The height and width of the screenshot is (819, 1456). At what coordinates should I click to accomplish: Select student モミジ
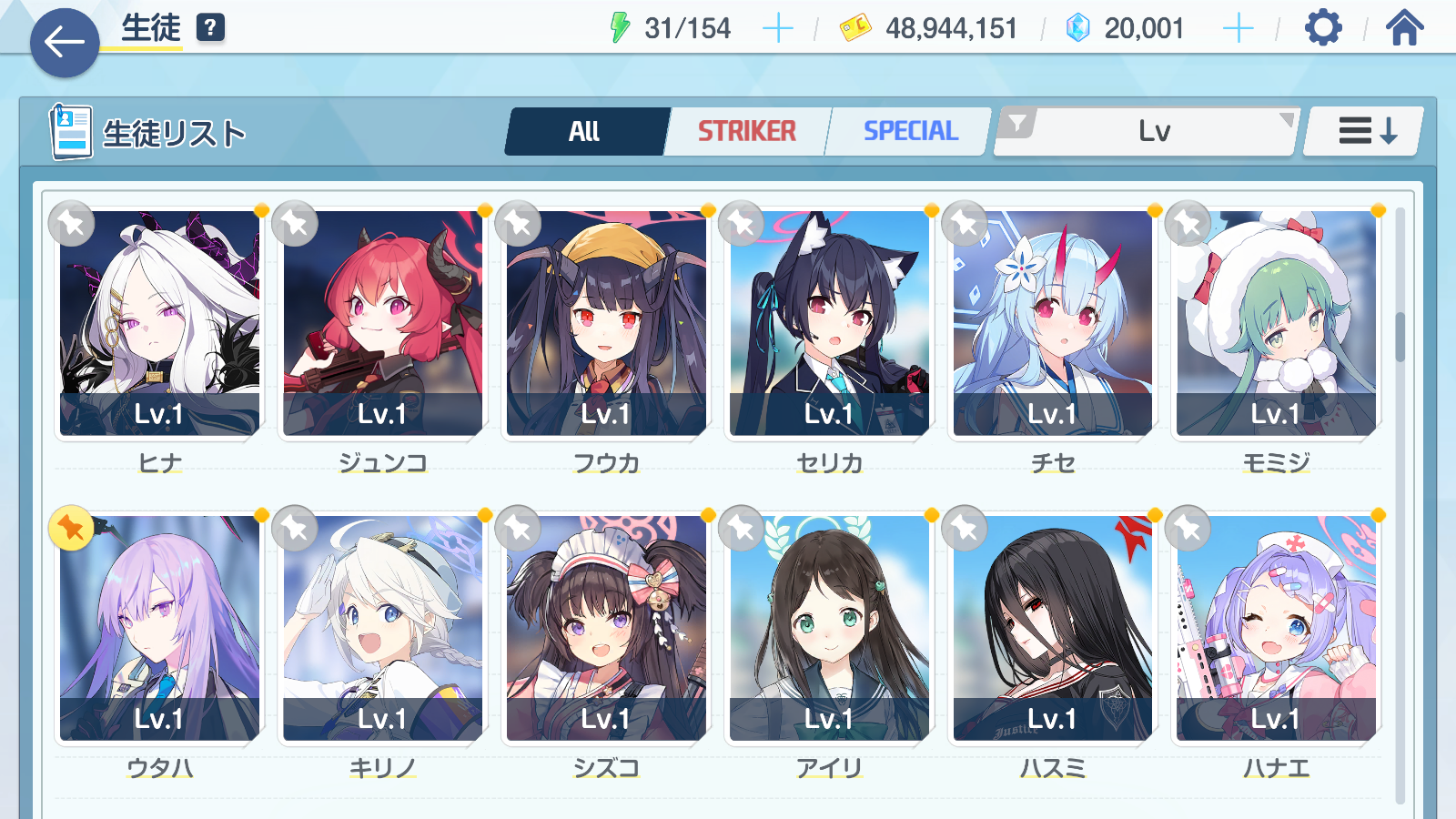(x=1276, y=323)
